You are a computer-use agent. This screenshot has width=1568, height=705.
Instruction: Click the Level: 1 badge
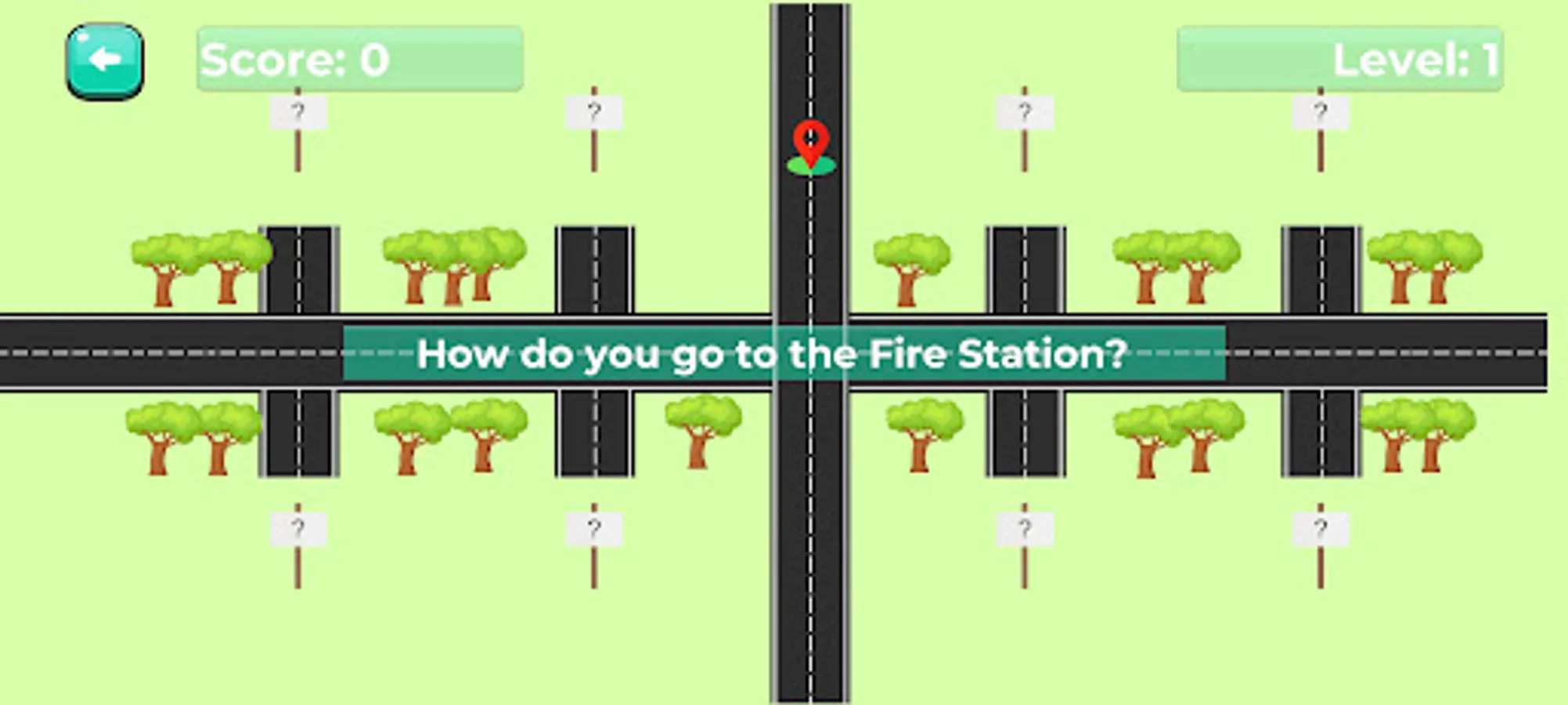pyautogui.click(x=1339, y=57)
